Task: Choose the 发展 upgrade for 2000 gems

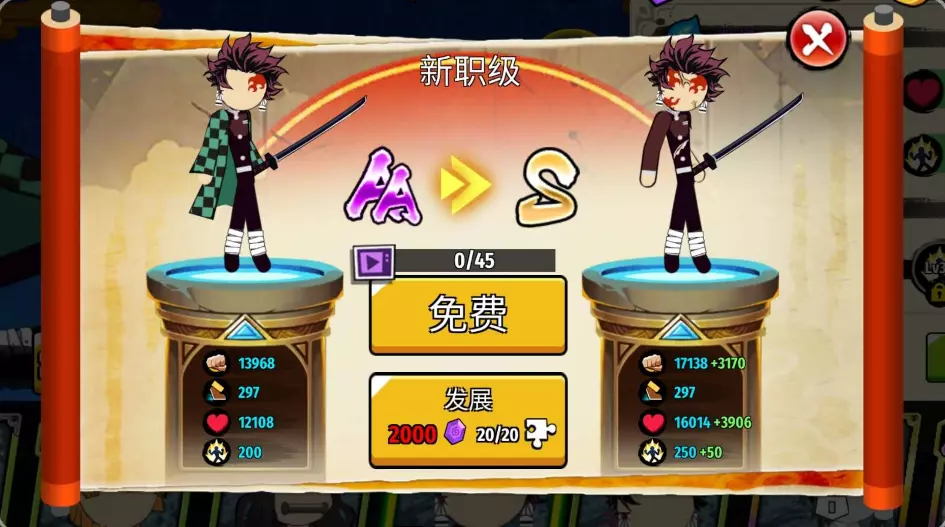Action: click(468, 419)
